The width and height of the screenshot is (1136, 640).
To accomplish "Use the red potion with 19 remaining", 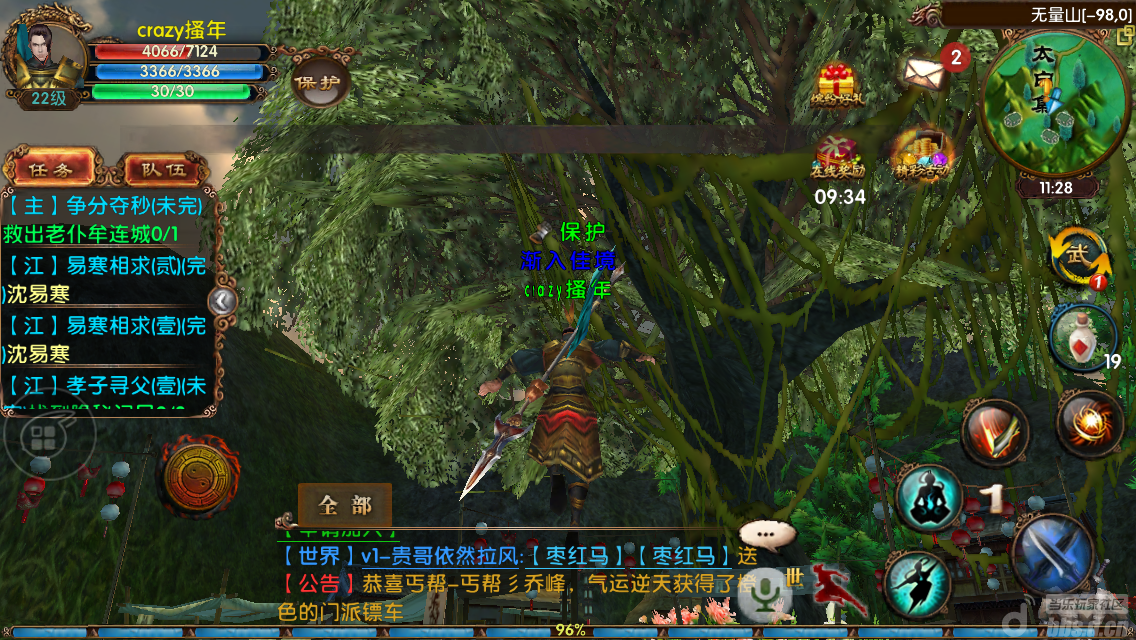I will tap(1080, 336).
